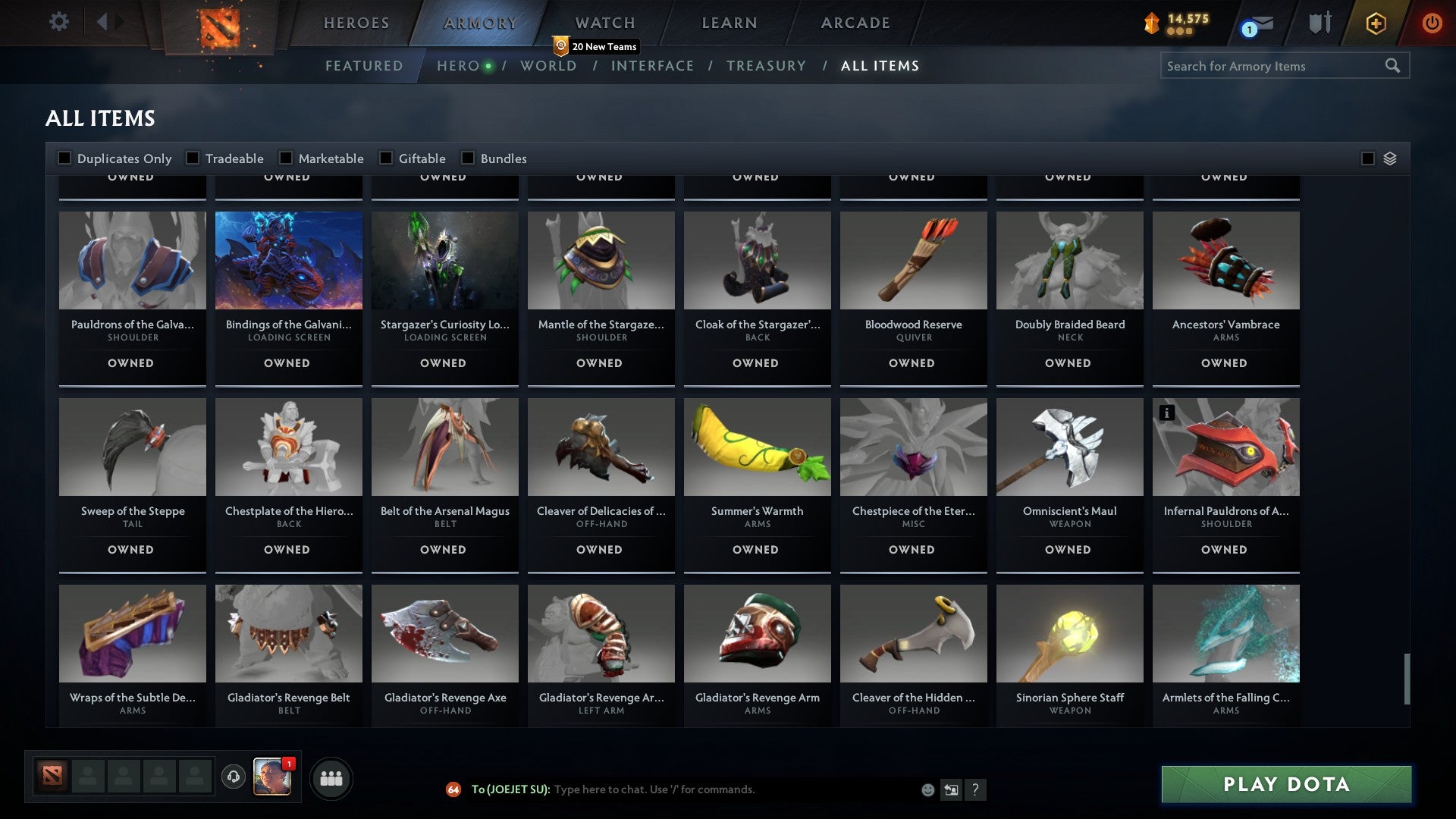Show the Treasury sub-tab
Viewport: 1456px width, 819px height.
(766, 66)
